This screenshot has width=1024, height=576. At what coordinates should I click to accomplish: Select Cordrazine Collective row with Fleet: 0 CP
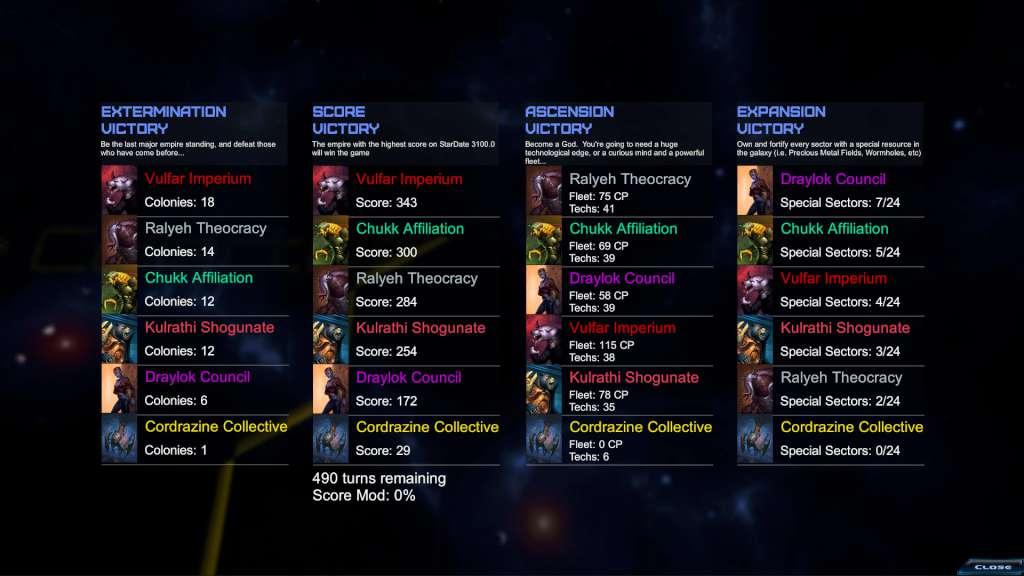tap(619, 440)
